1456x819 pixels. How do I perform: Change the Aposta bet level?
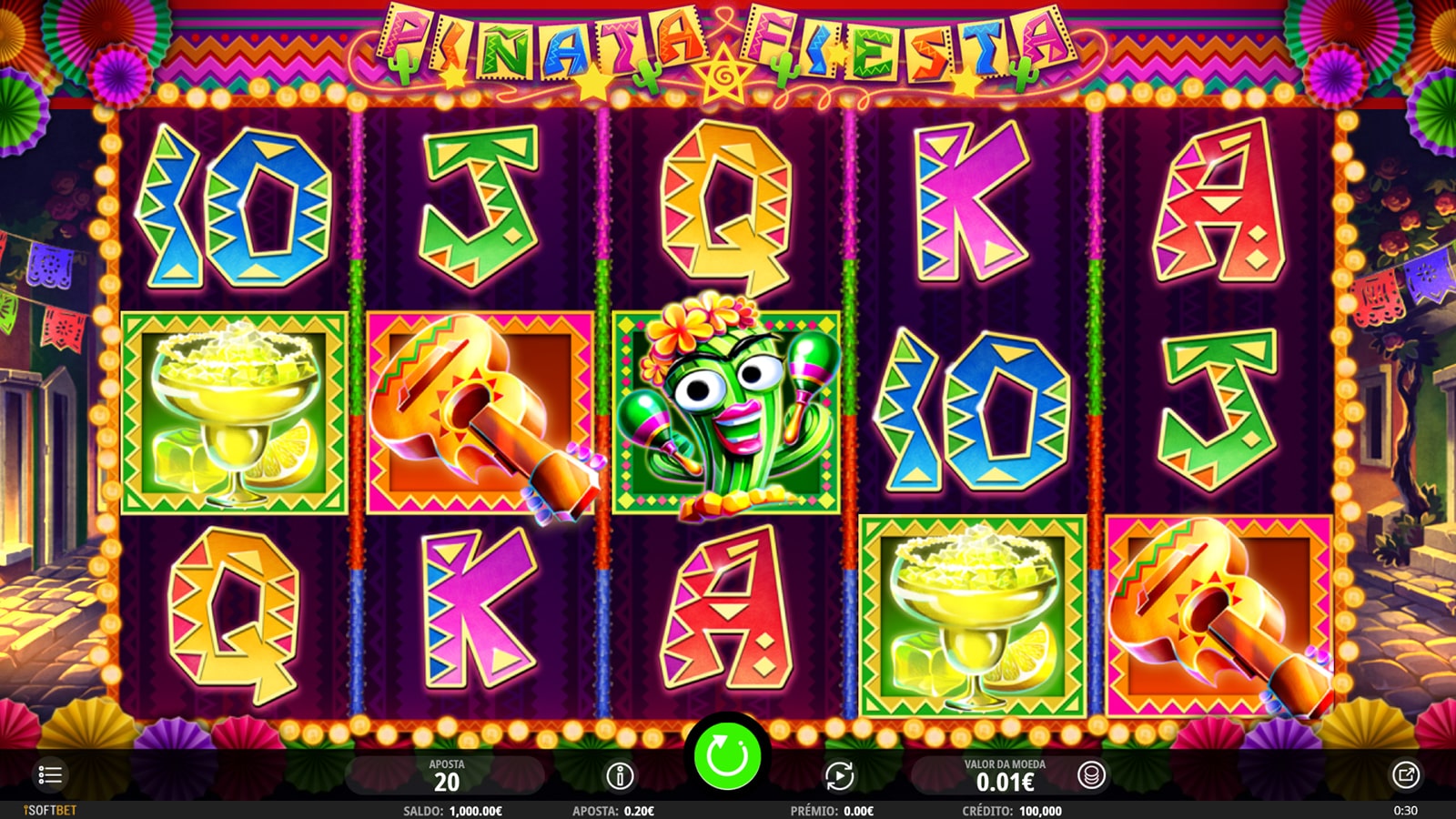(x=446, y=776)
